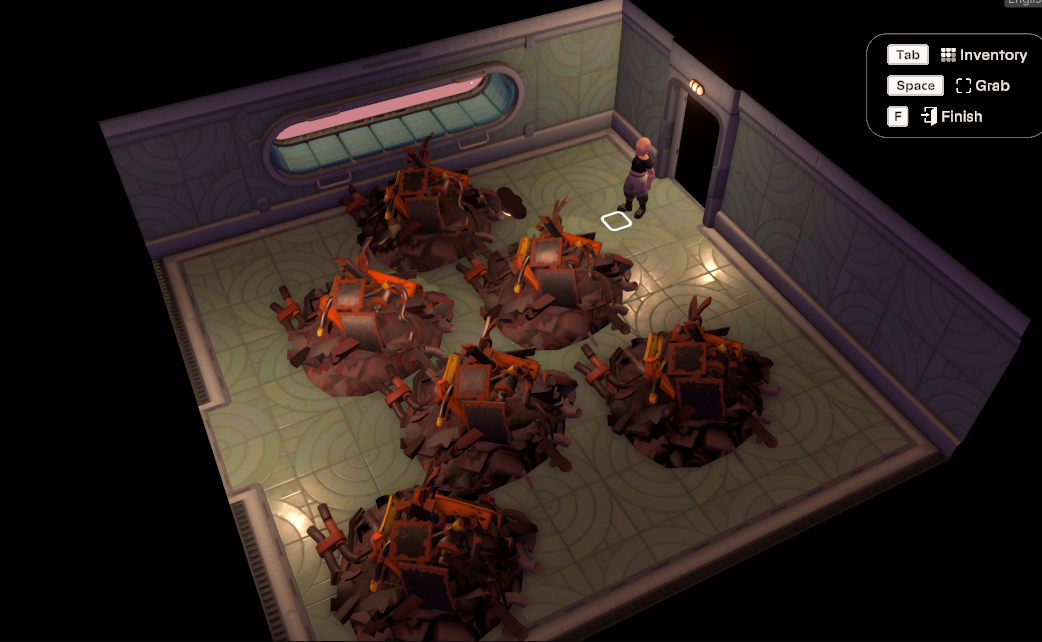Open the English language selector
This screenshot has width=1042, height=642.
[x=1023, y=3]
